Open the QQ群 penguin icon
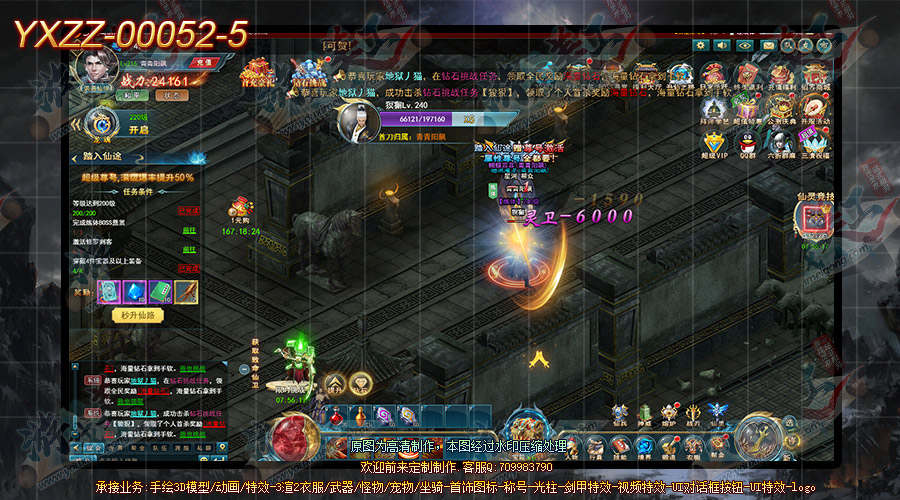 (x=747, y=141)
